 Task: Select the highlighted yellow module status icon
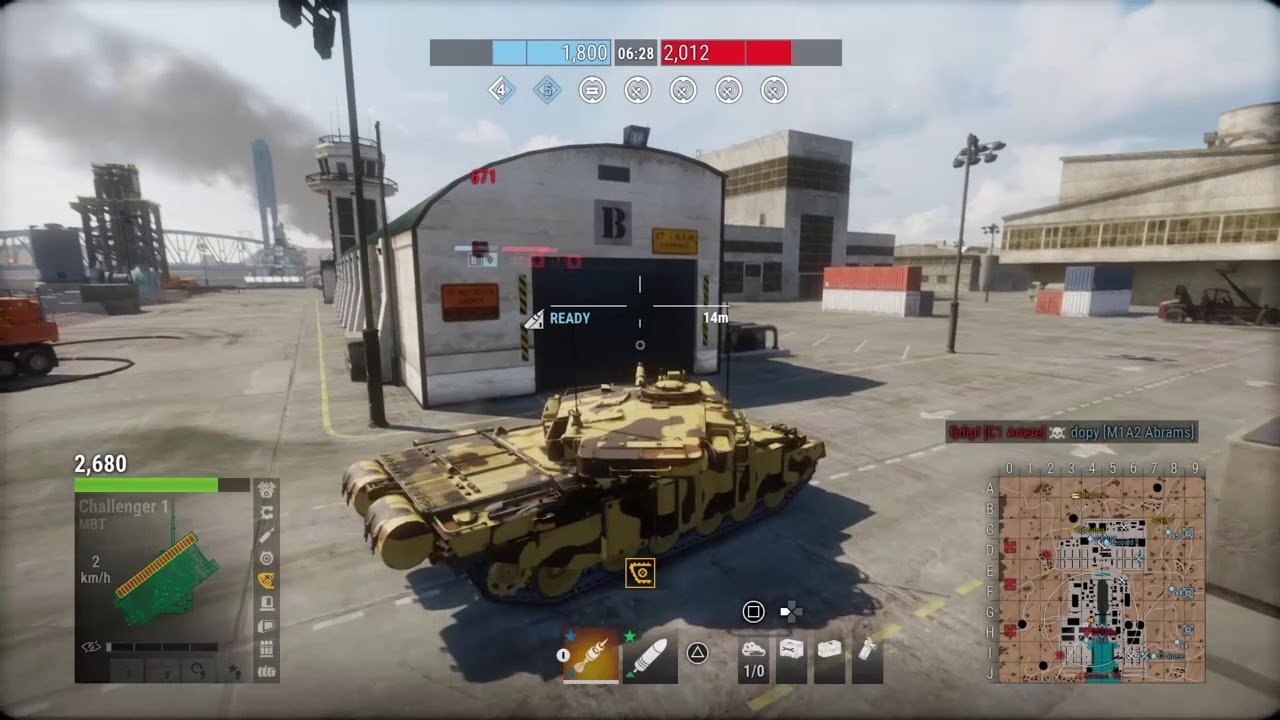[x=267, y=580]
